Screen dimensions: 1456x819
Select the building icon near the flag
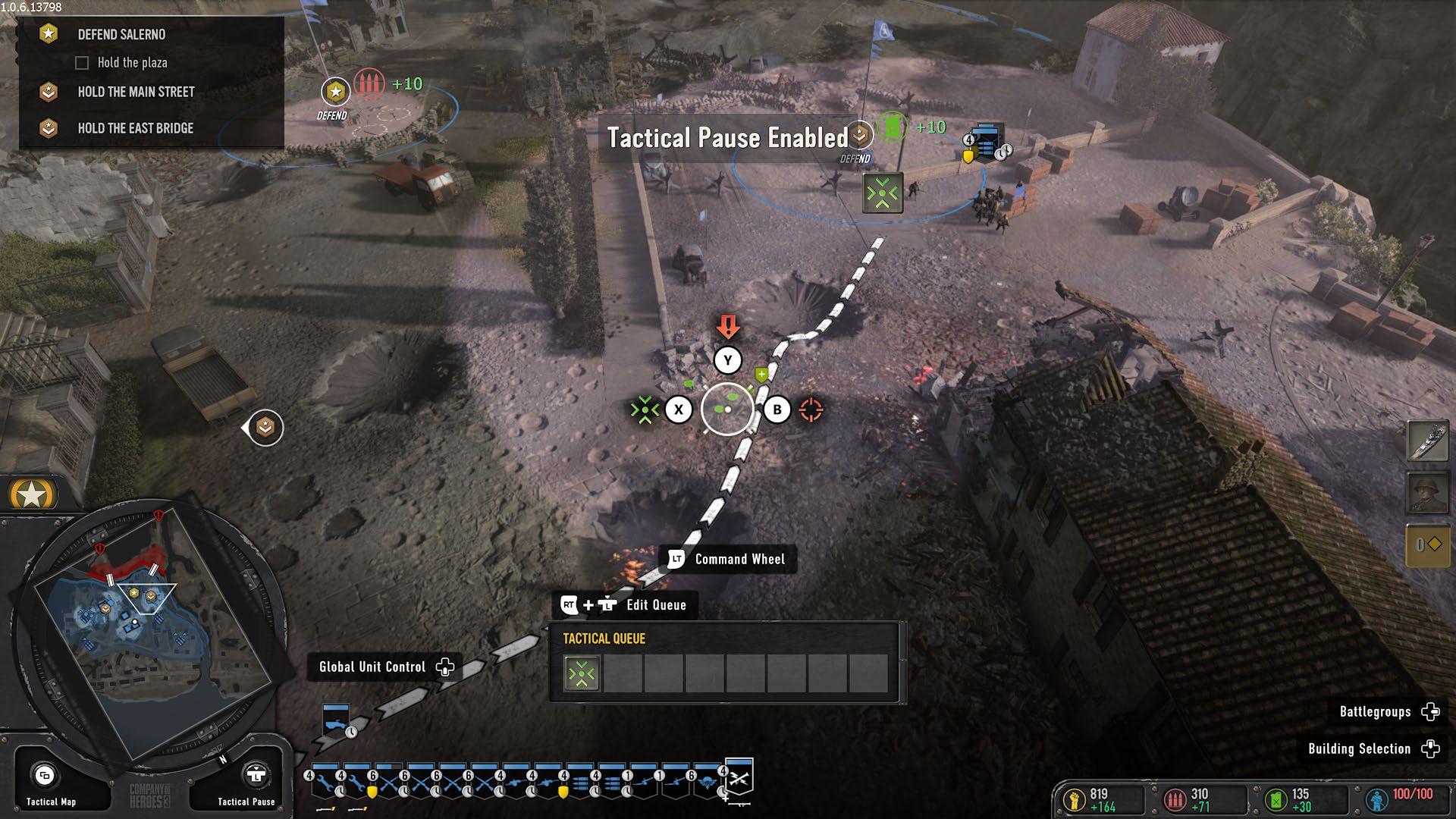tap(986, 142)
